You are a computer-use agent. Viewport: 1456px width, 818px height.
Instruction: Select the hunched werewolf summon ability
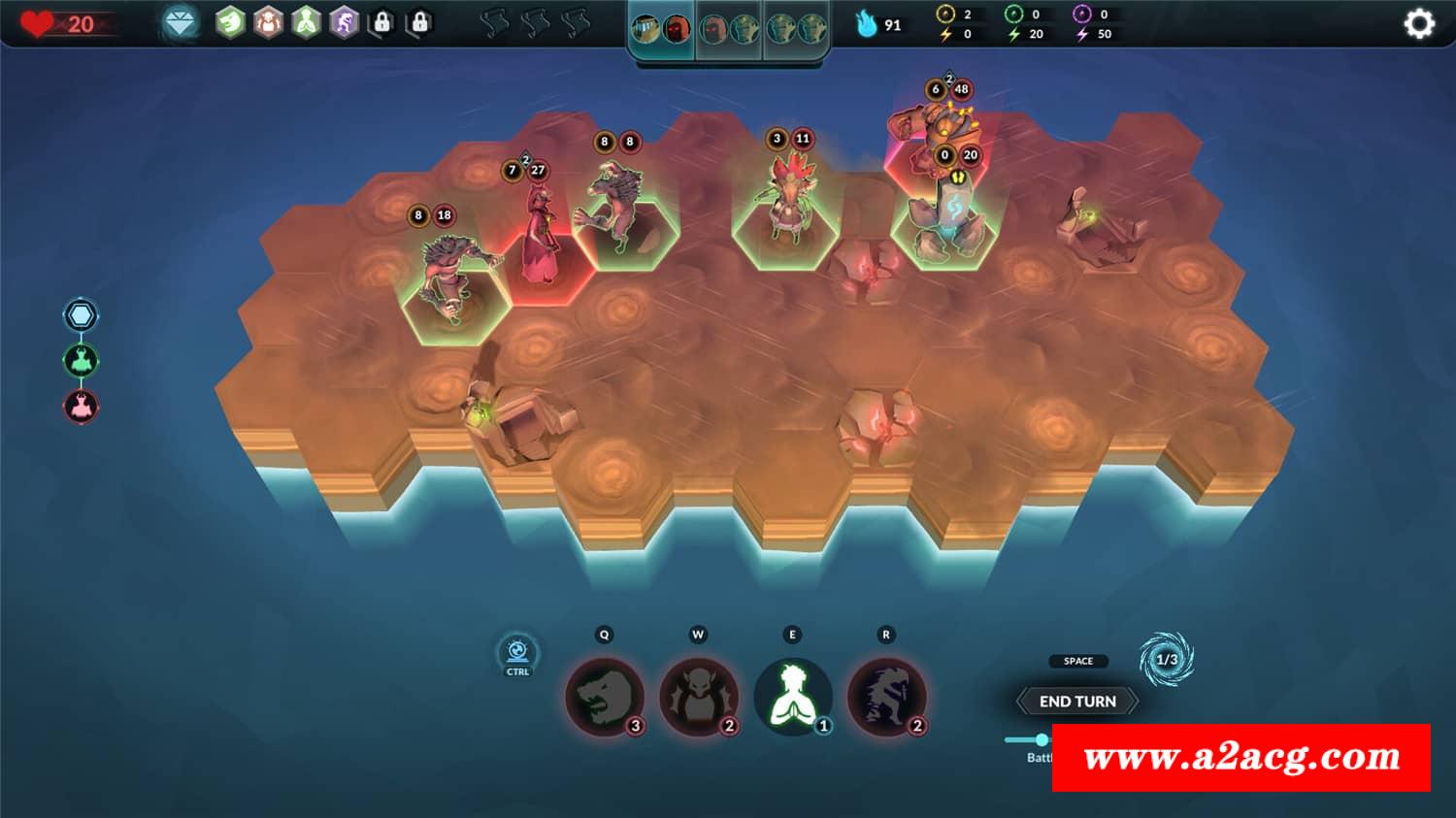[x=885, y=697]
